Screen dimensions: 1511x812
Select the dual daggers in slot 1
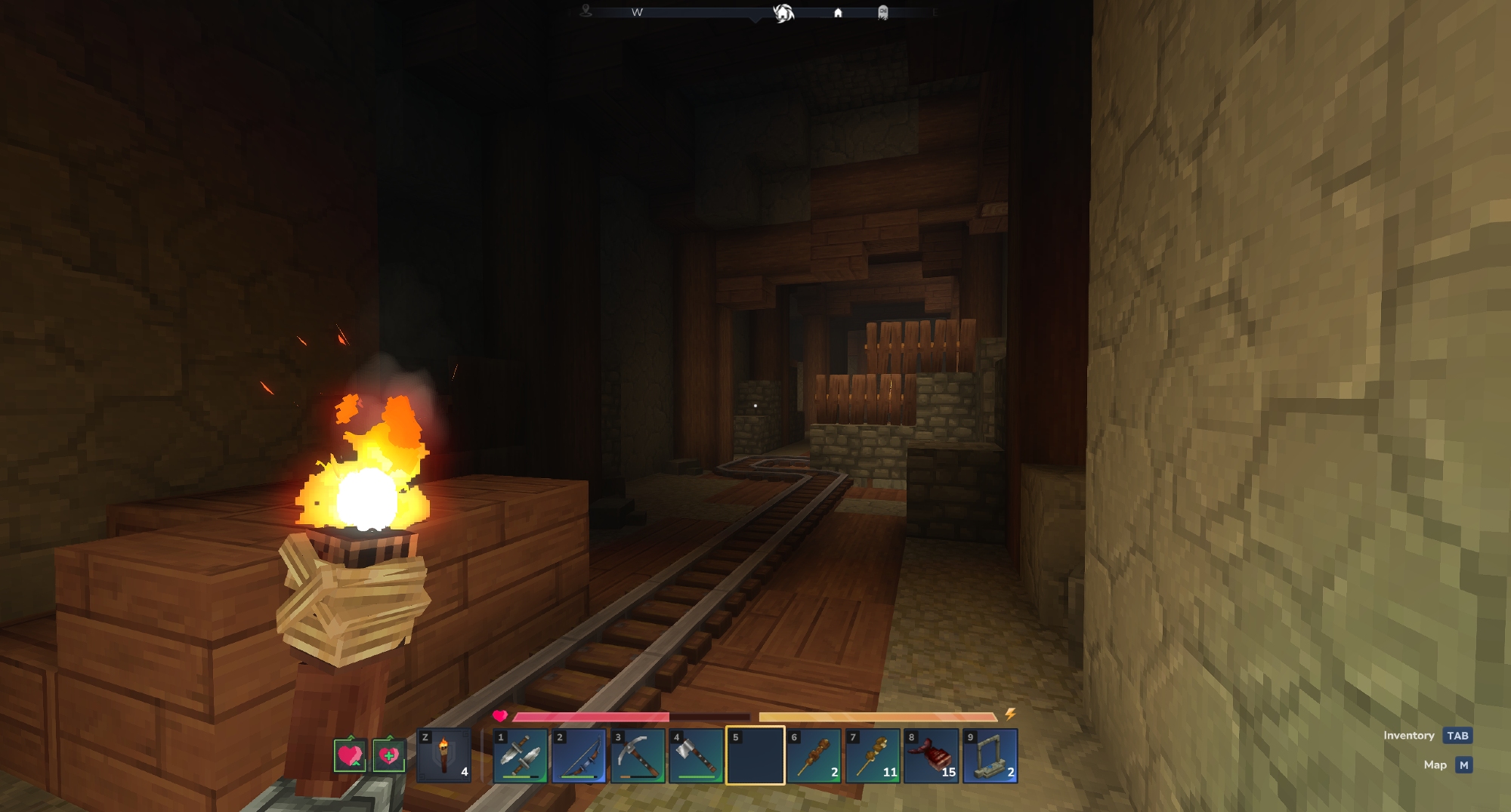[x=521, y=756]
